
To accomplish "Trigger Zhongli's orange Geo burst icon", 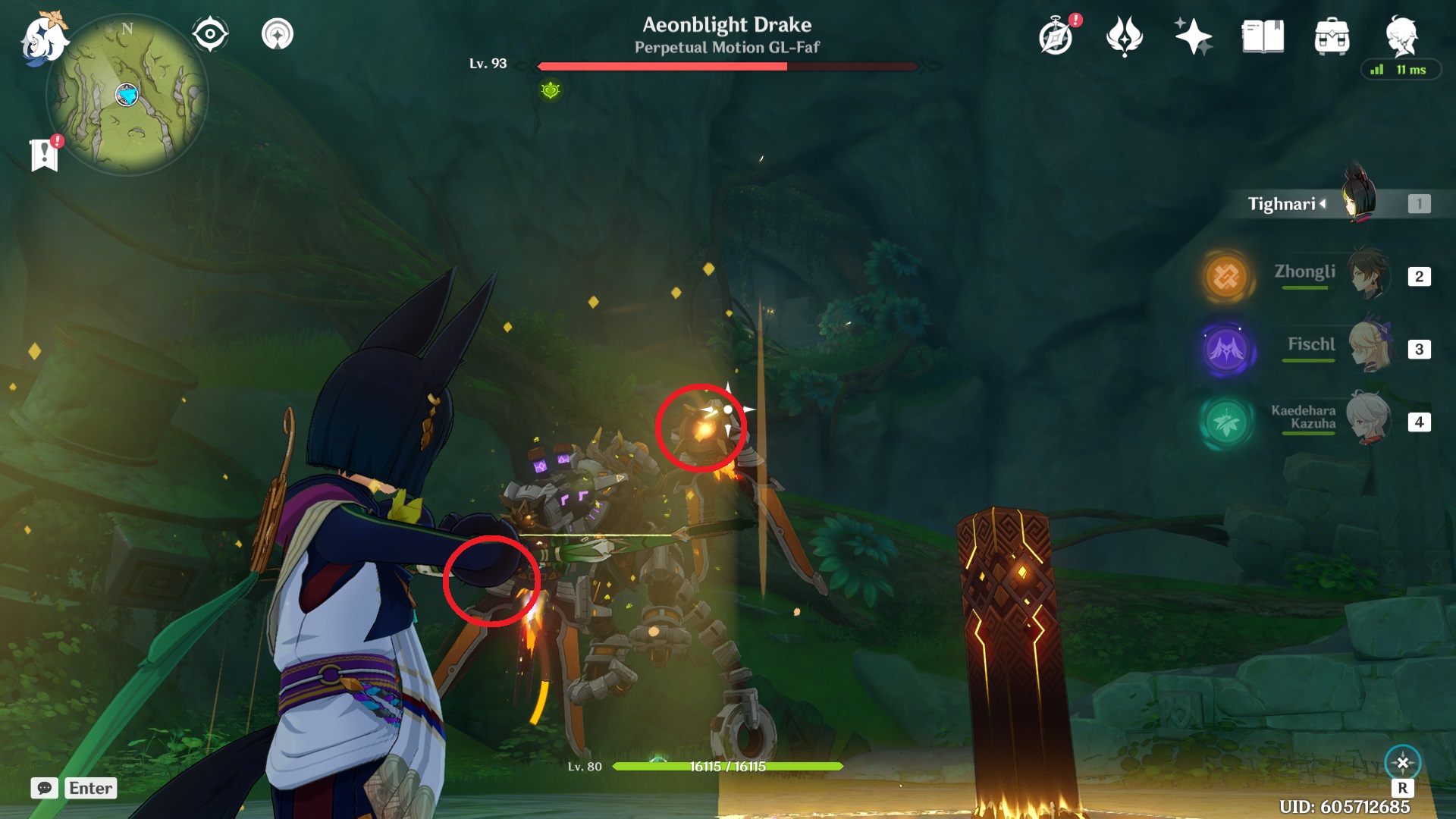I will tap(1228, 274).
